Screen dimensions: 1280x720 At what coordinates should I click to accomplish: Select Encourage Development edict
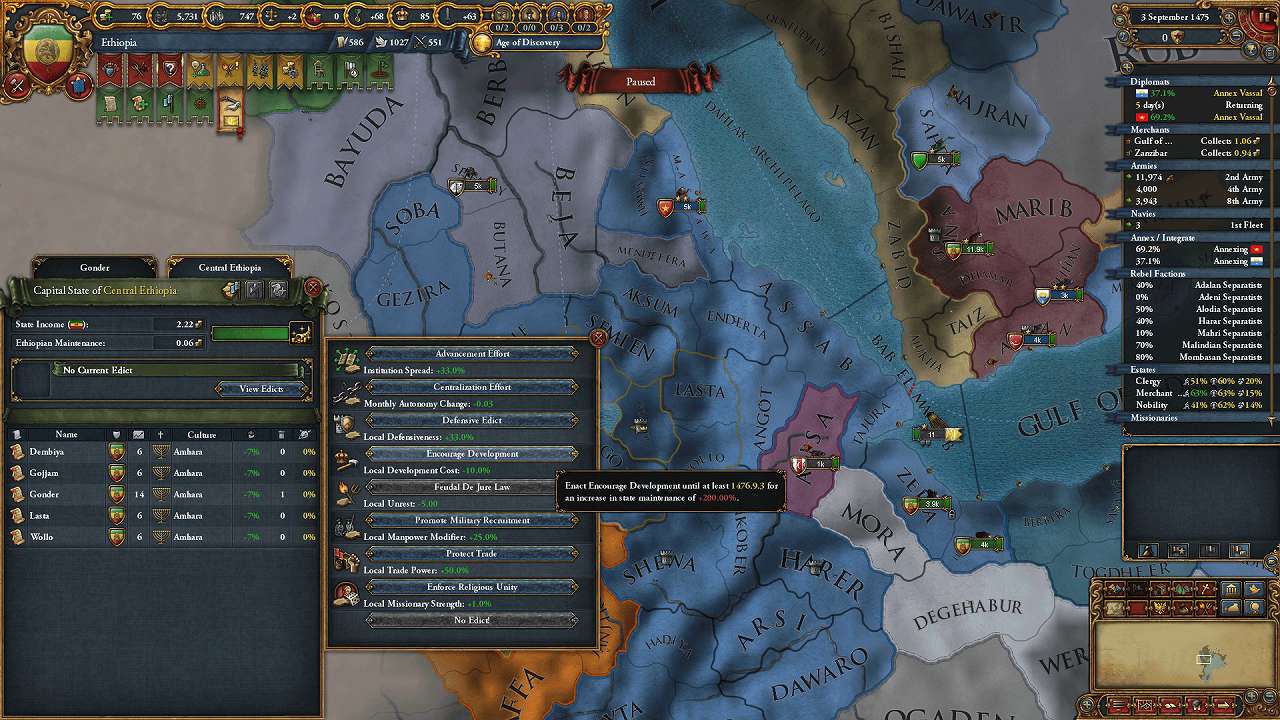[472, 454]
